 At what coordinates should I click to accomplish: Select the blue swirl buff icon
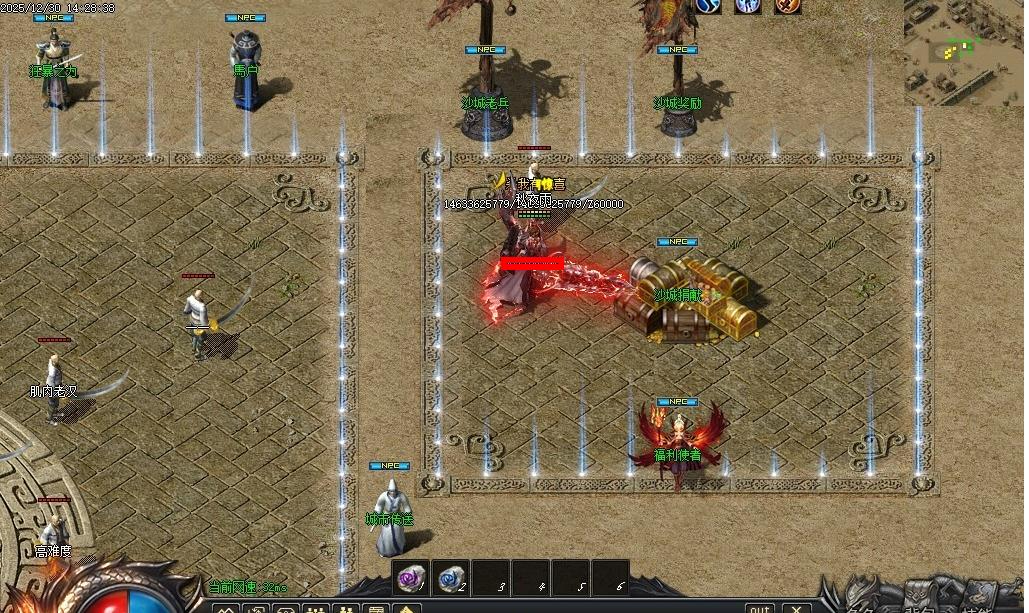pyautogui.click(x=709, y=6)
